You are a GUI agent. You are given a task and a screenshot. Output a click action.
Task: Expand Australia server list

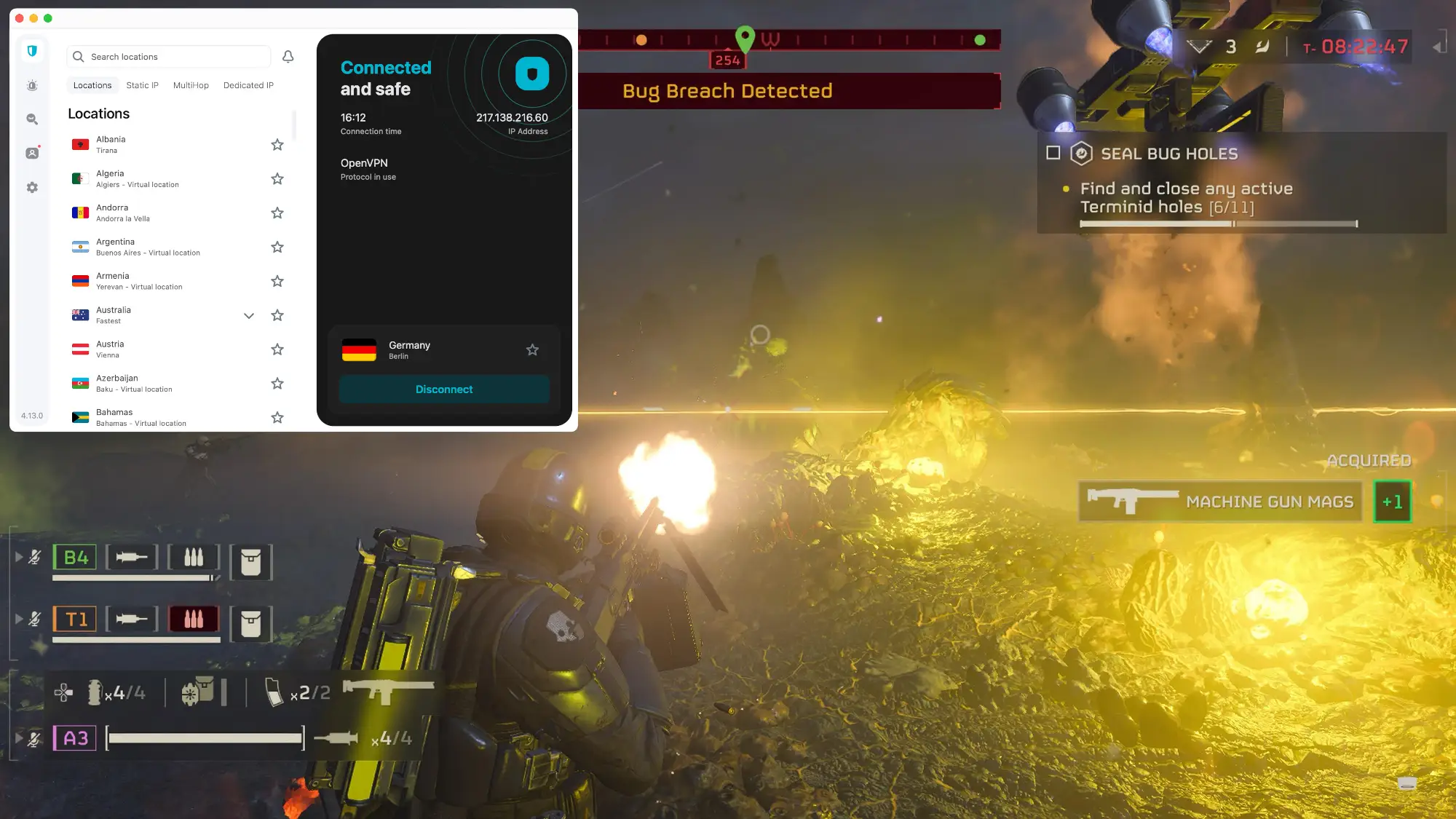249,315
